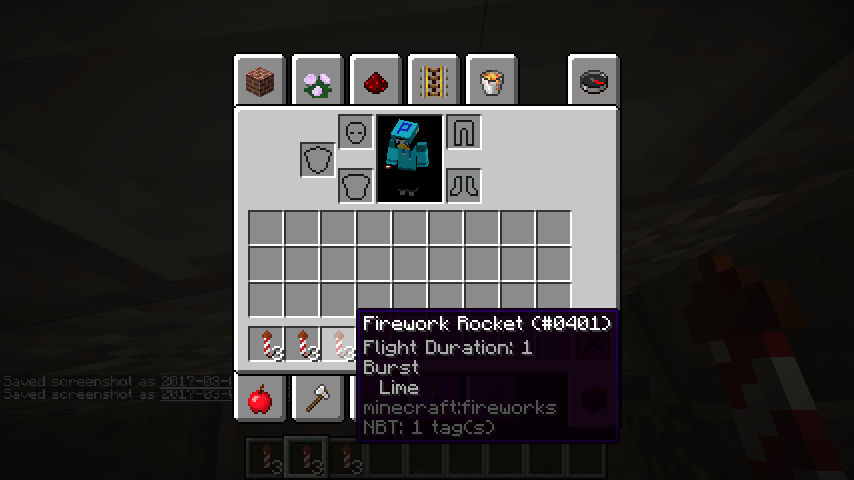This screenshot has width=854, height=480.
Task: Open the compass Search Items tab
Action: pyautogui.click(x=593, y=81)
